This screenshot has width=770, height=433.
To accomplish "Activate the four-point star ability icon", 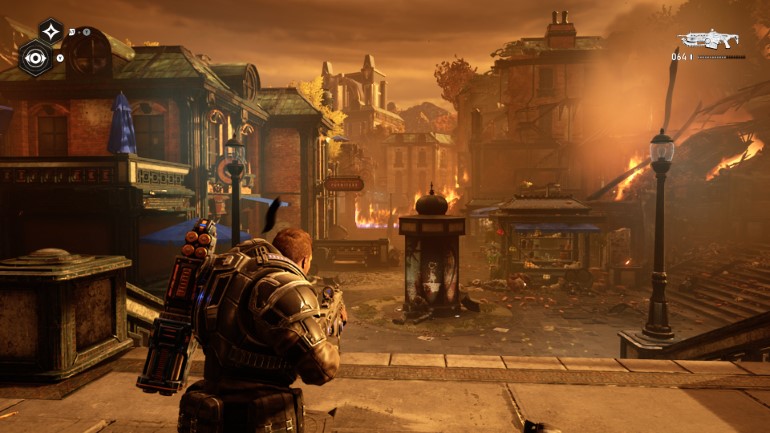I will pos(50,32).
